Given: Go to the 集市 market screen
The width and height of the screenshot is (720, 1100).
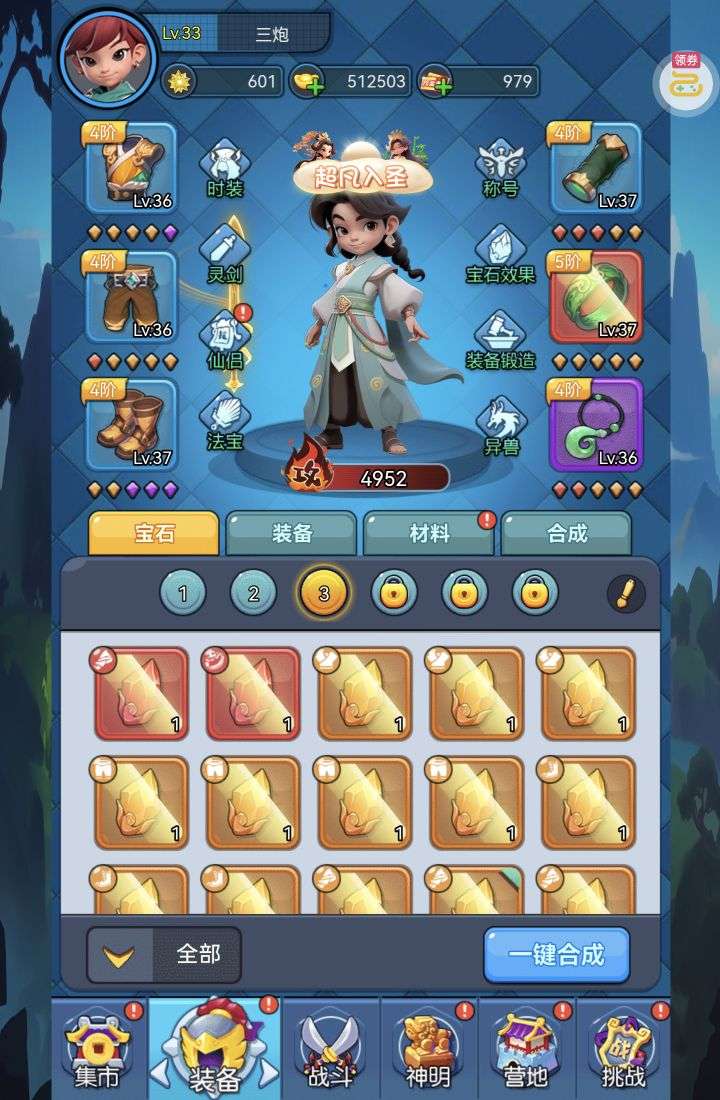Looking at the screenshot, I should click(97, 1048).
